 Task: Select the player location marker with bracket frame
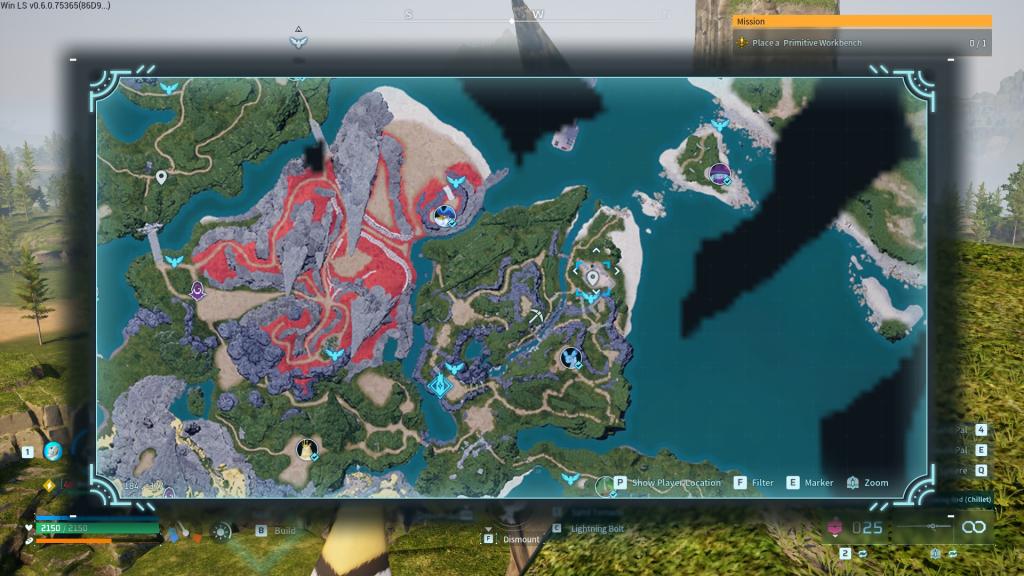pyautogui.click(x=593, y=275)
